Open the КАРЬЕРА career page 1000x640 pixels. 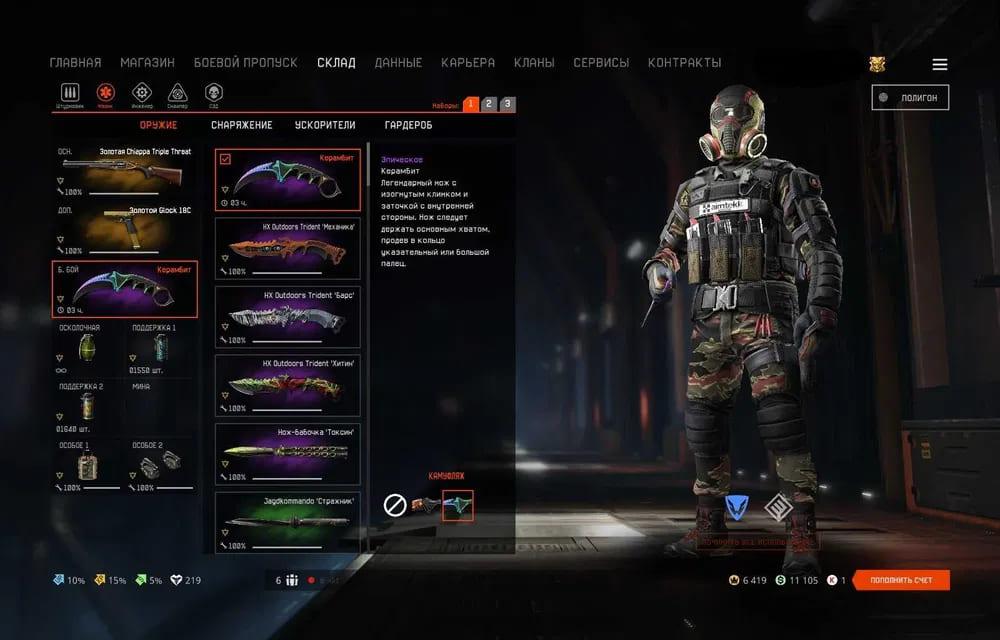tap(468, 63)
